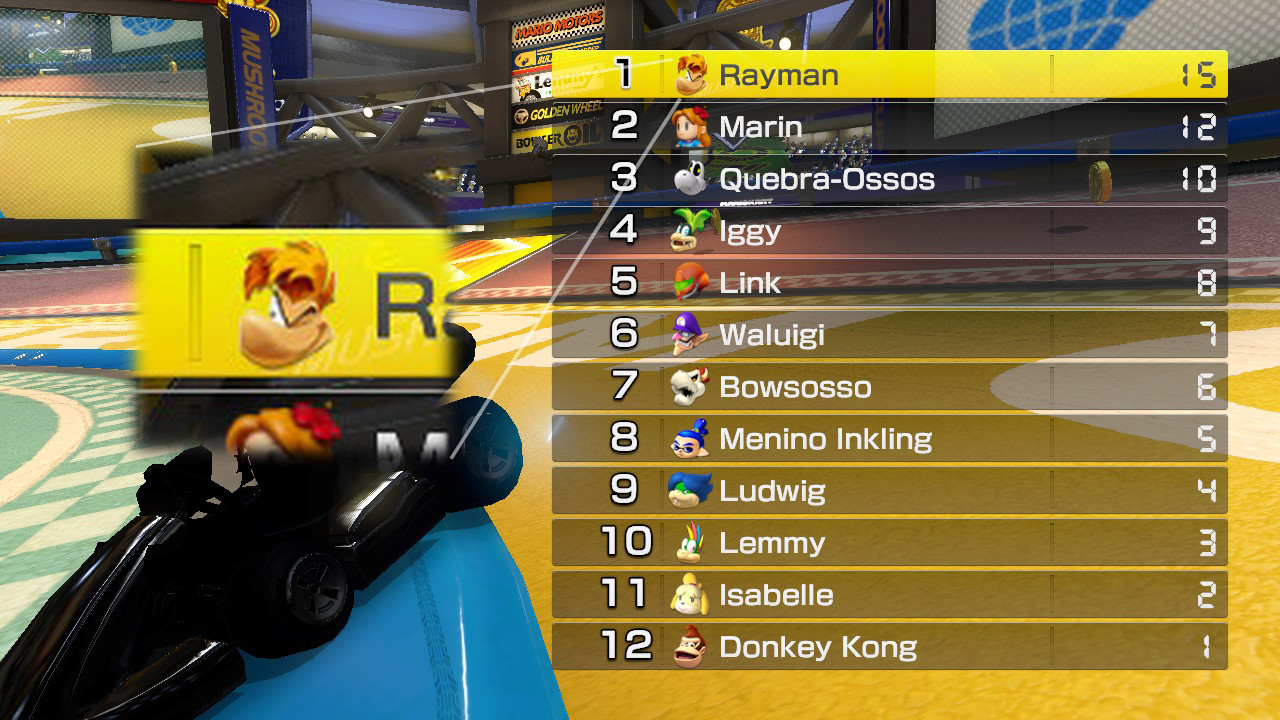
Task: Select Lemmy's portrait icon
Action: point(689,542)
